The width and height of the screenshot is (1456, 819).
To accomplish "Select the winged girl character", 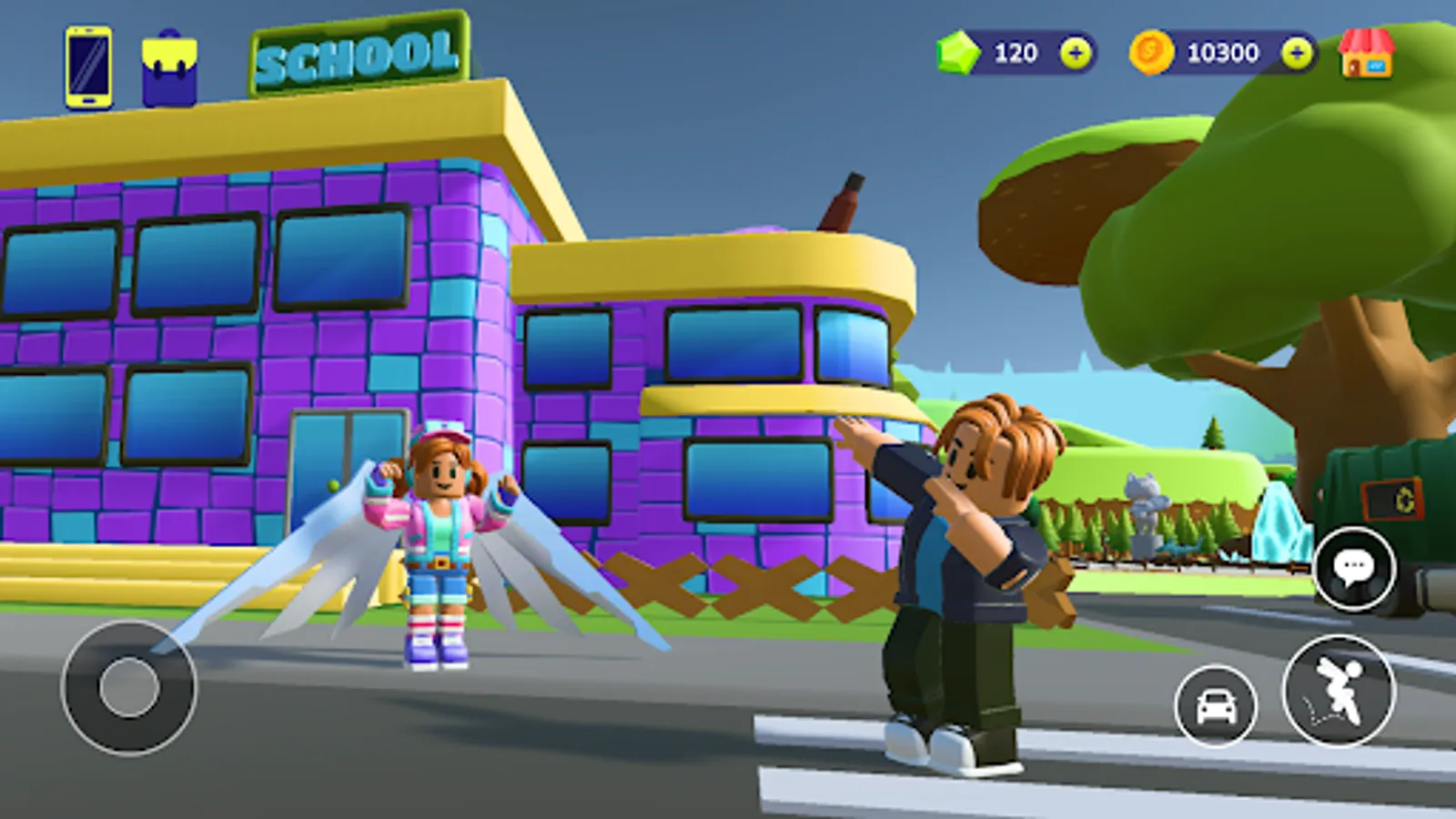I will pyautogui.click(x=440, y=537).
